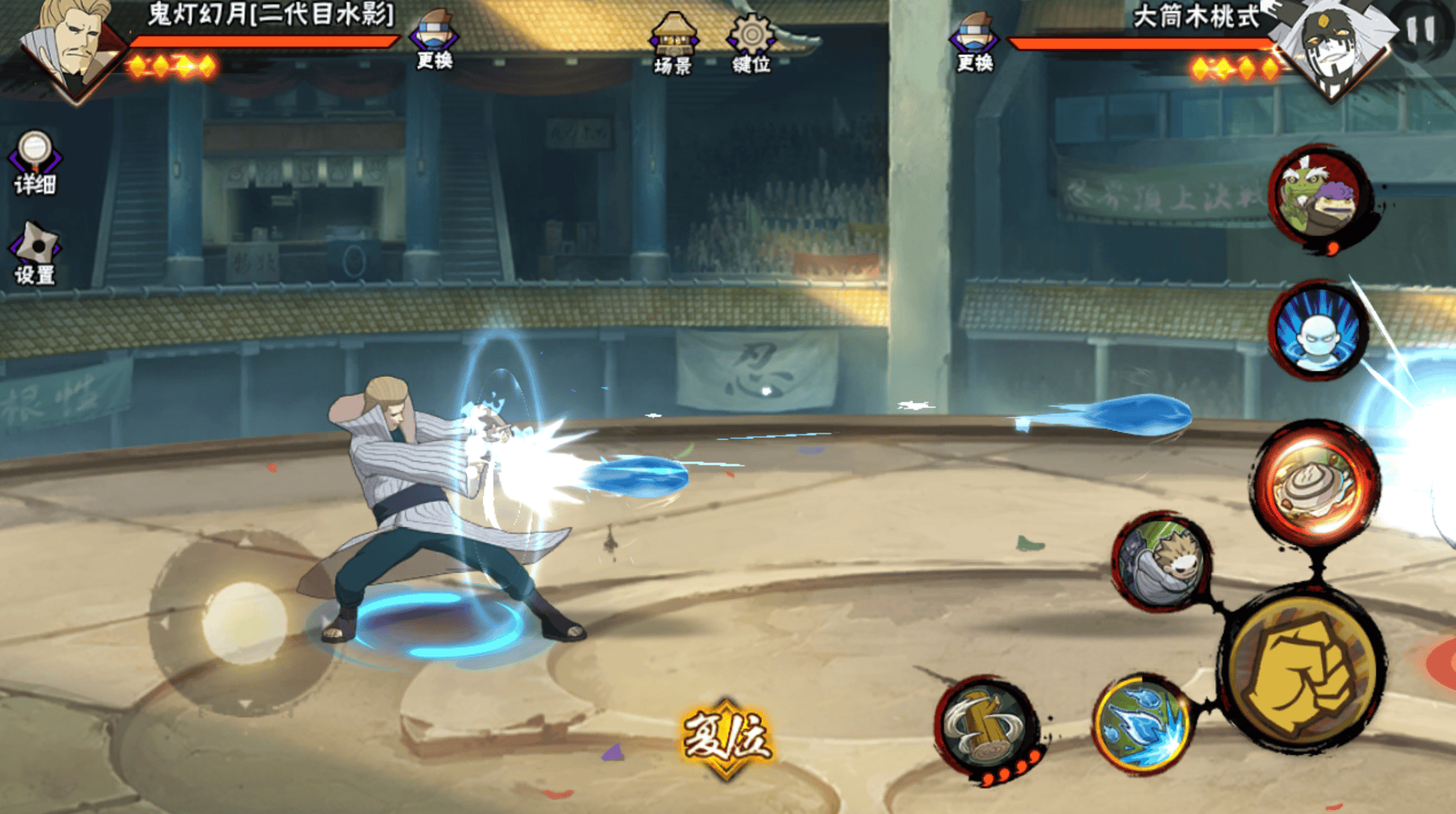
Task: Activate the blue aura figure skill
Action: [1318, 331]
